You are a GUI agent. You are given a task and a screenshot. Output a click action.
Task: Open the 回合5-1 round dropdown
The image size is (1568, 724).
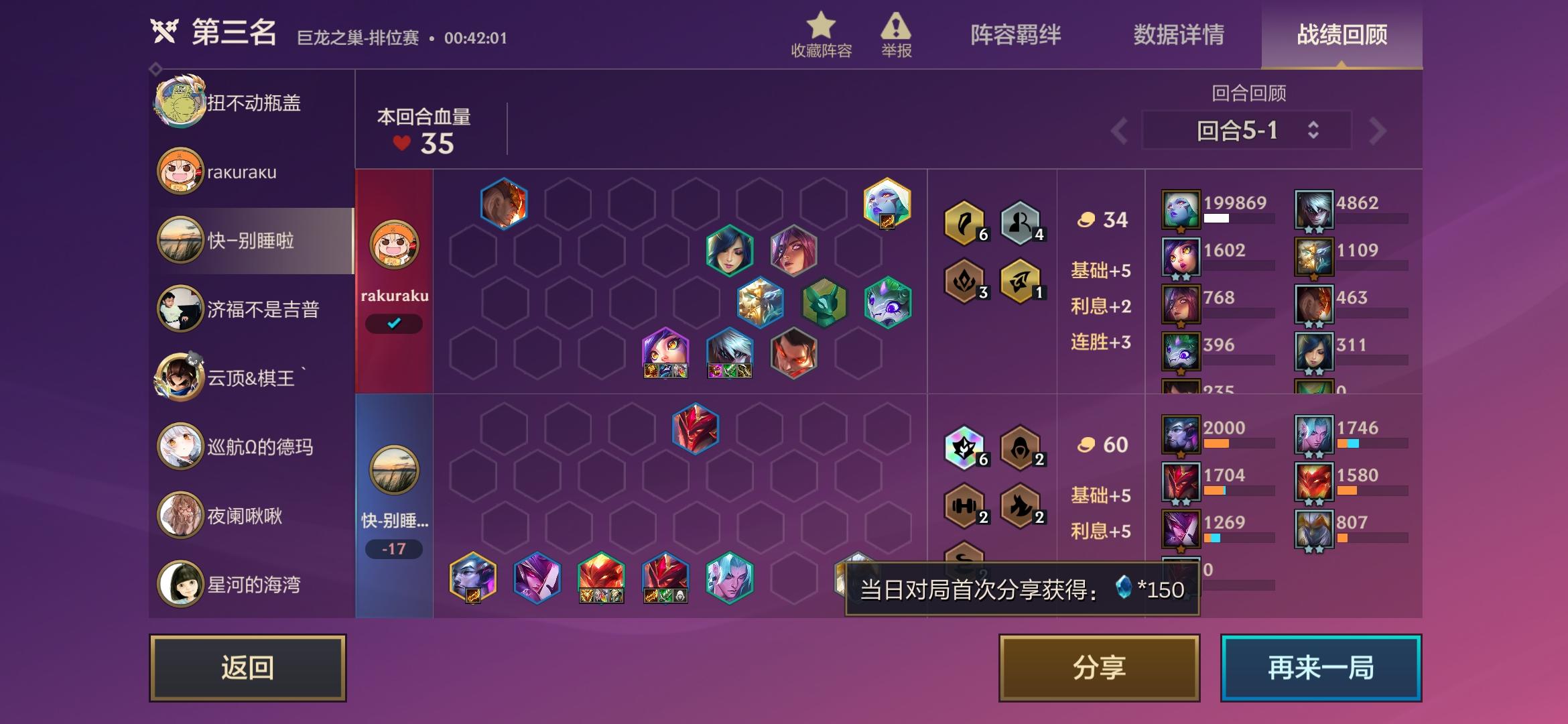click(1245, 129)
